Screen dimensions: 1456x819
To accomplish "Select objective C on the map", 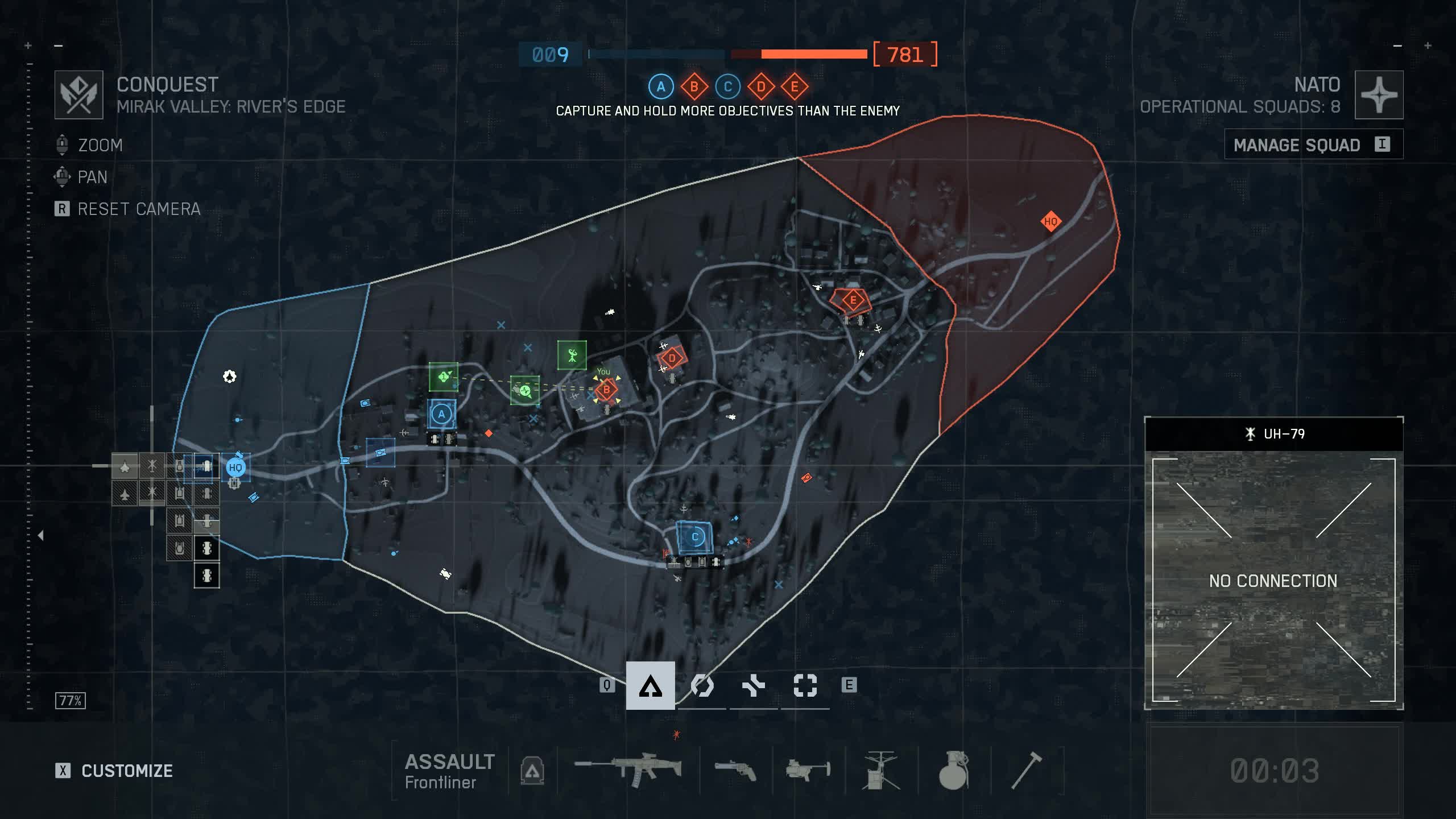I will (x=694, y=537).
